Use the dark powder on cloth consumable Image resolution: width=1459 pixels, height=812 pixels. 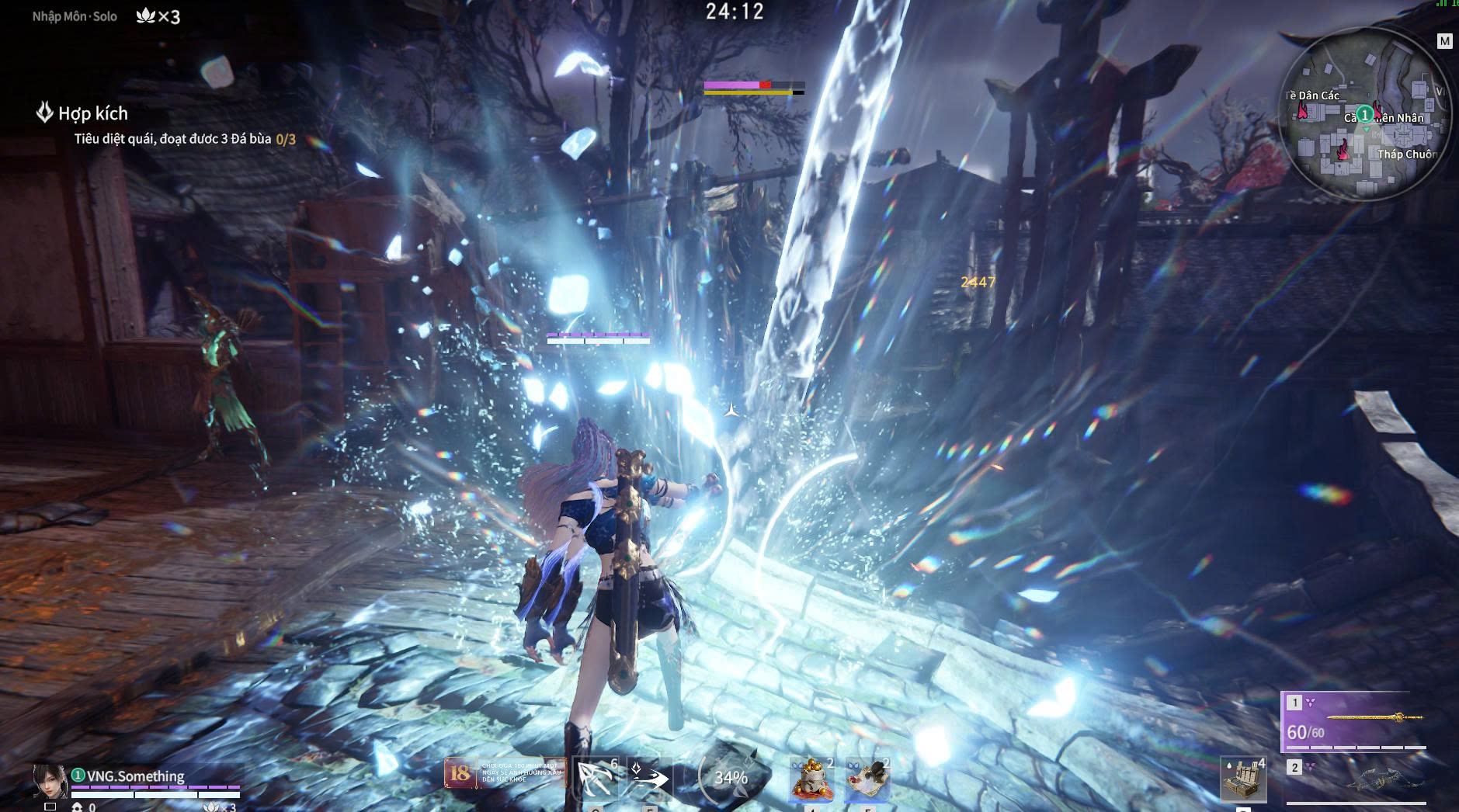click(x=867, y=779)
